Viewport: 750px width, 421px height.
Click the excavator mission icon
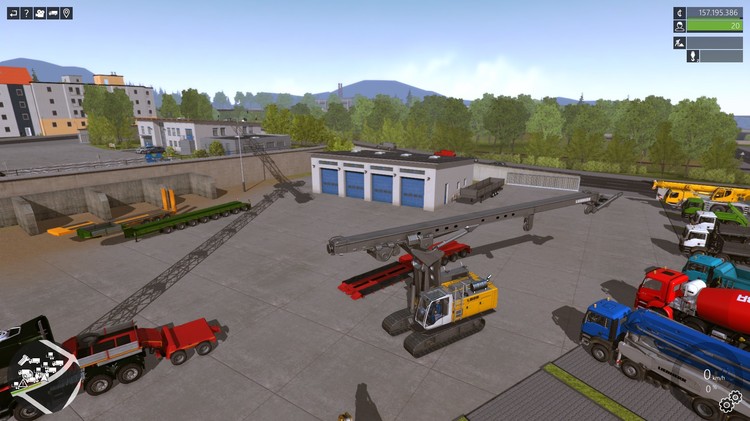(x=679, y=42)
